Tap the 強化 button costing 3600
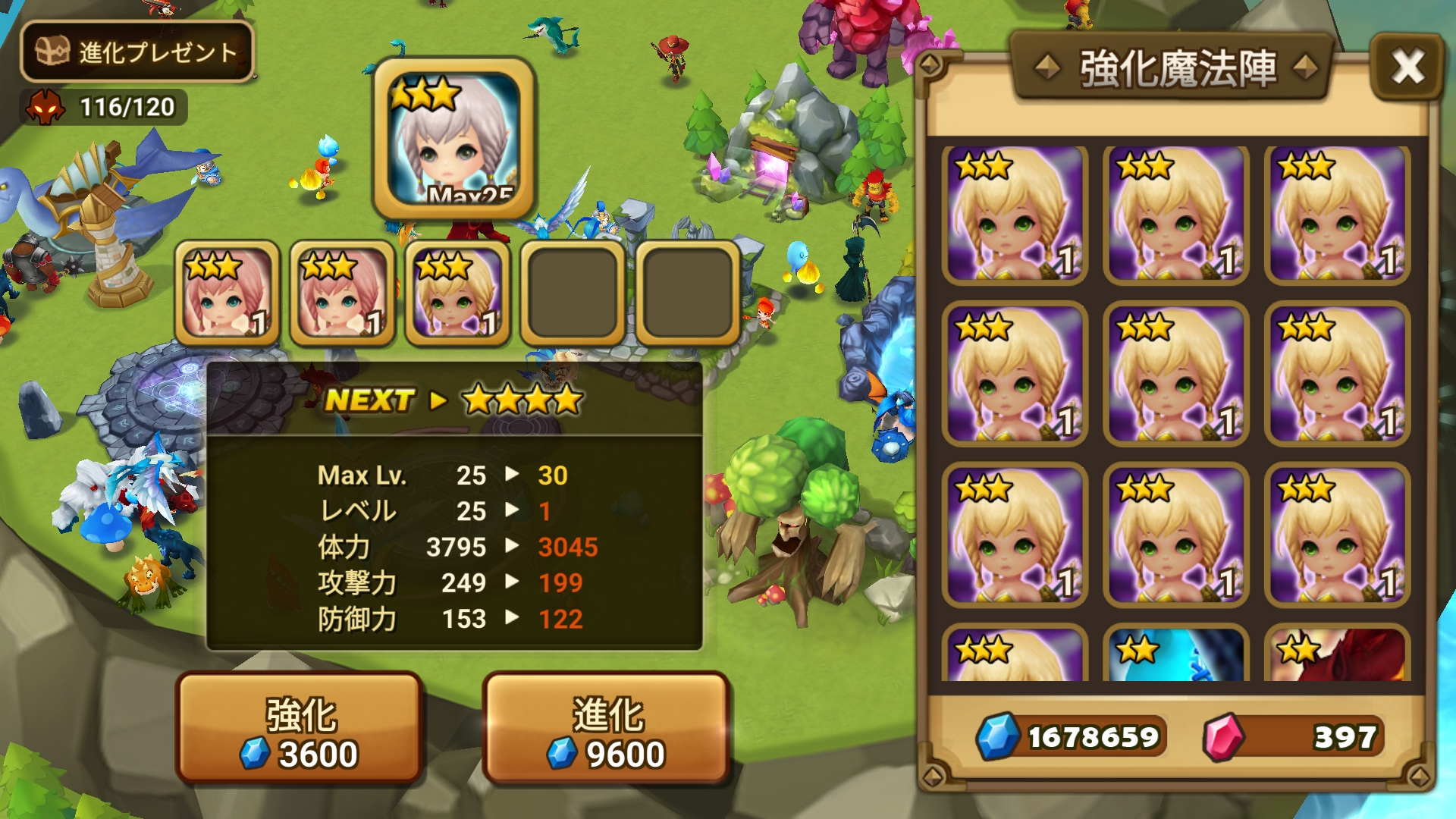 (x=300, y=728)
